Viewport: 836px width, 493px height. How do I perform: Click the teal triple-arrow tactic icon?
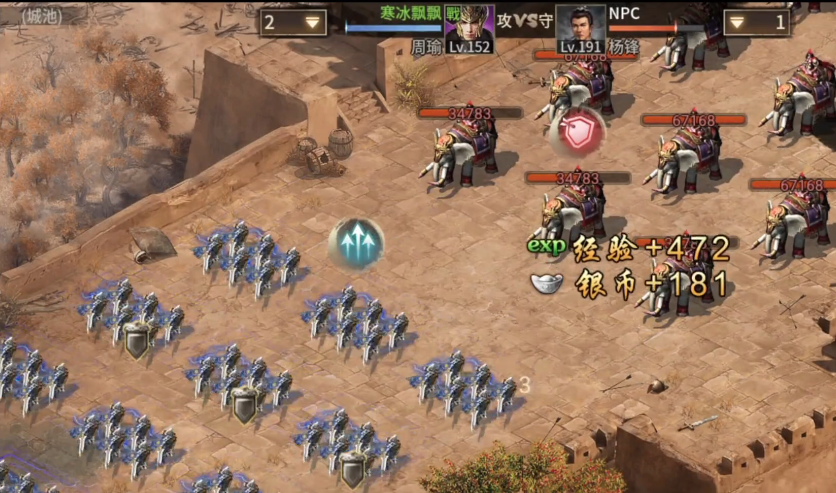[356, 244]
